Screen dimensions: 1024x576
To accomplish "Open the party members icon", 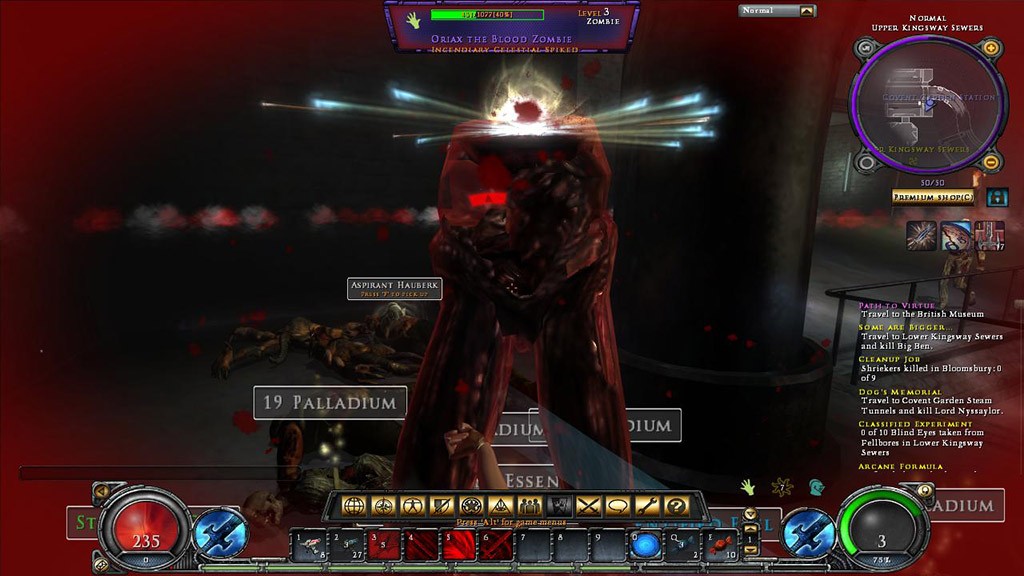I will pos(529,506).
